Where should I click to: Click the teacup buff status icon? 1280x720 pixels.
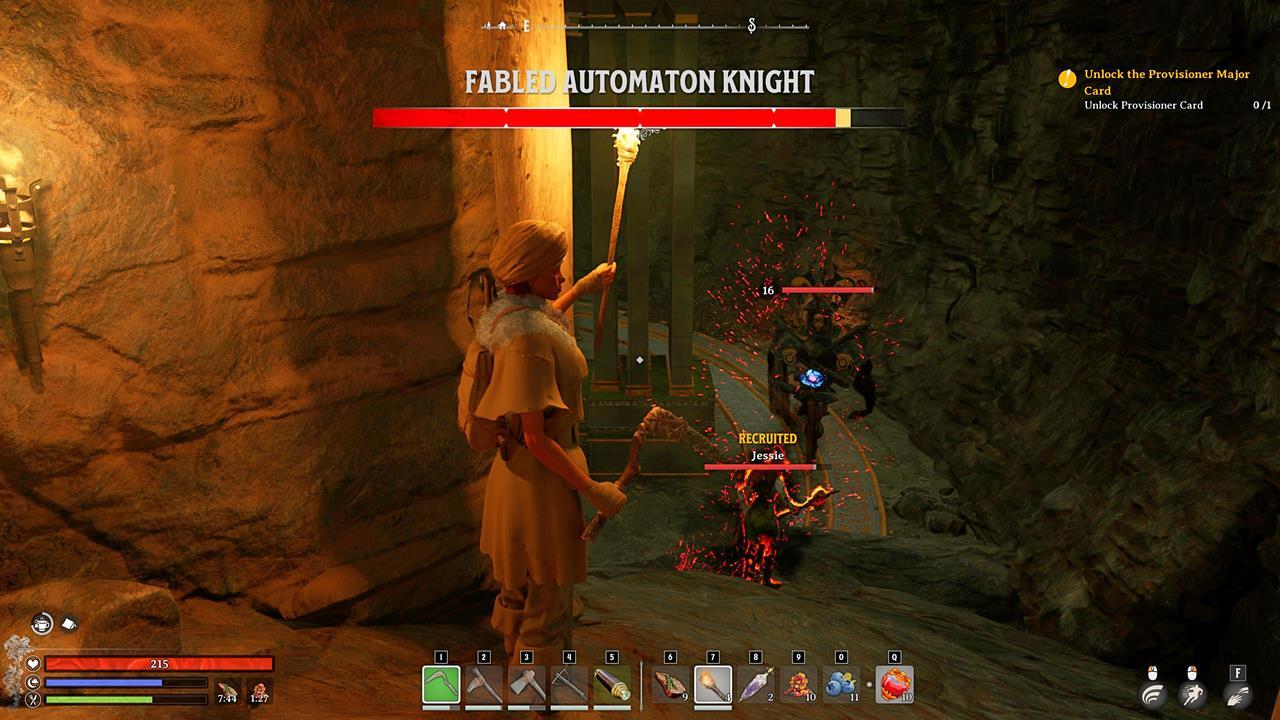tap(41, 623)
